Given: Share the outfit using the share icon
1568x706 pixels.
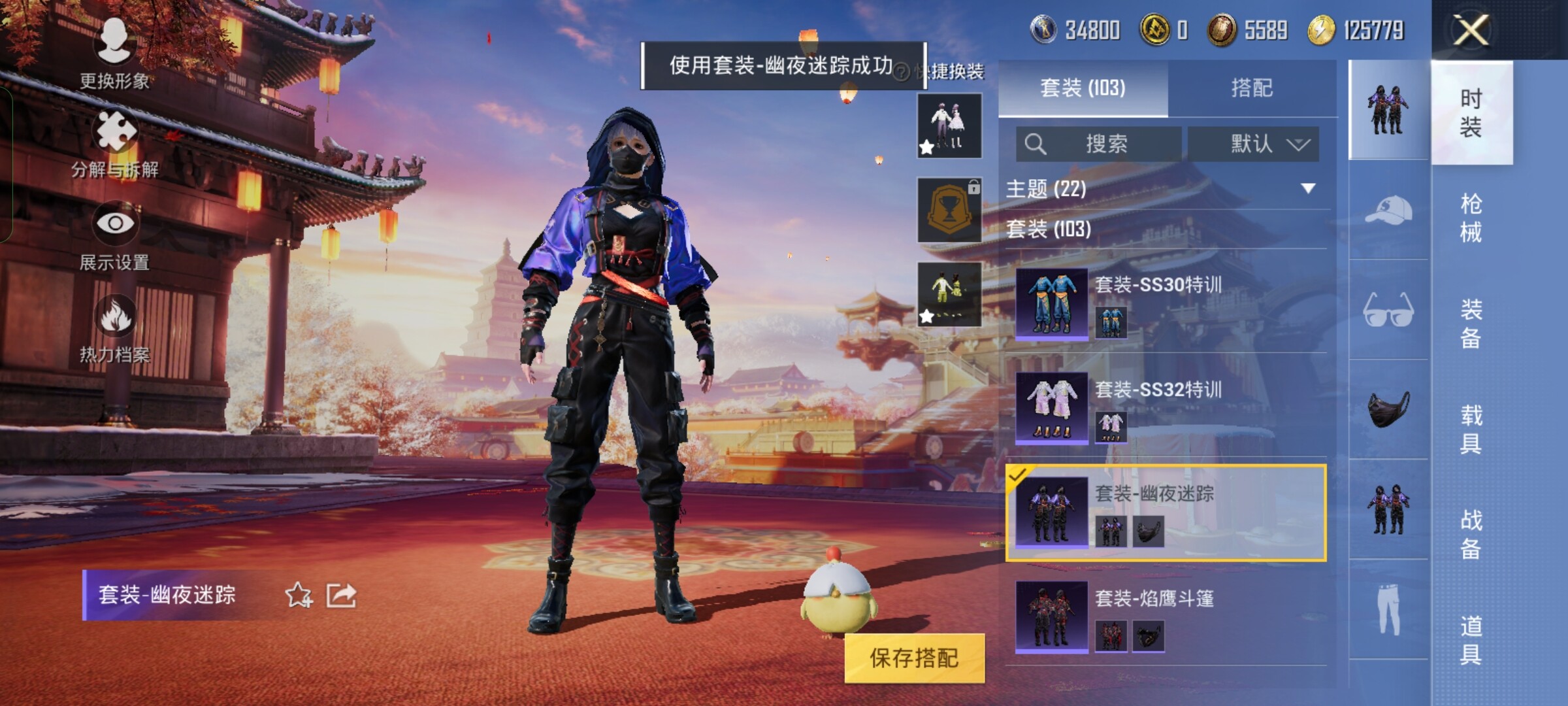Looking at the screenshot, I should coord(341,595).
